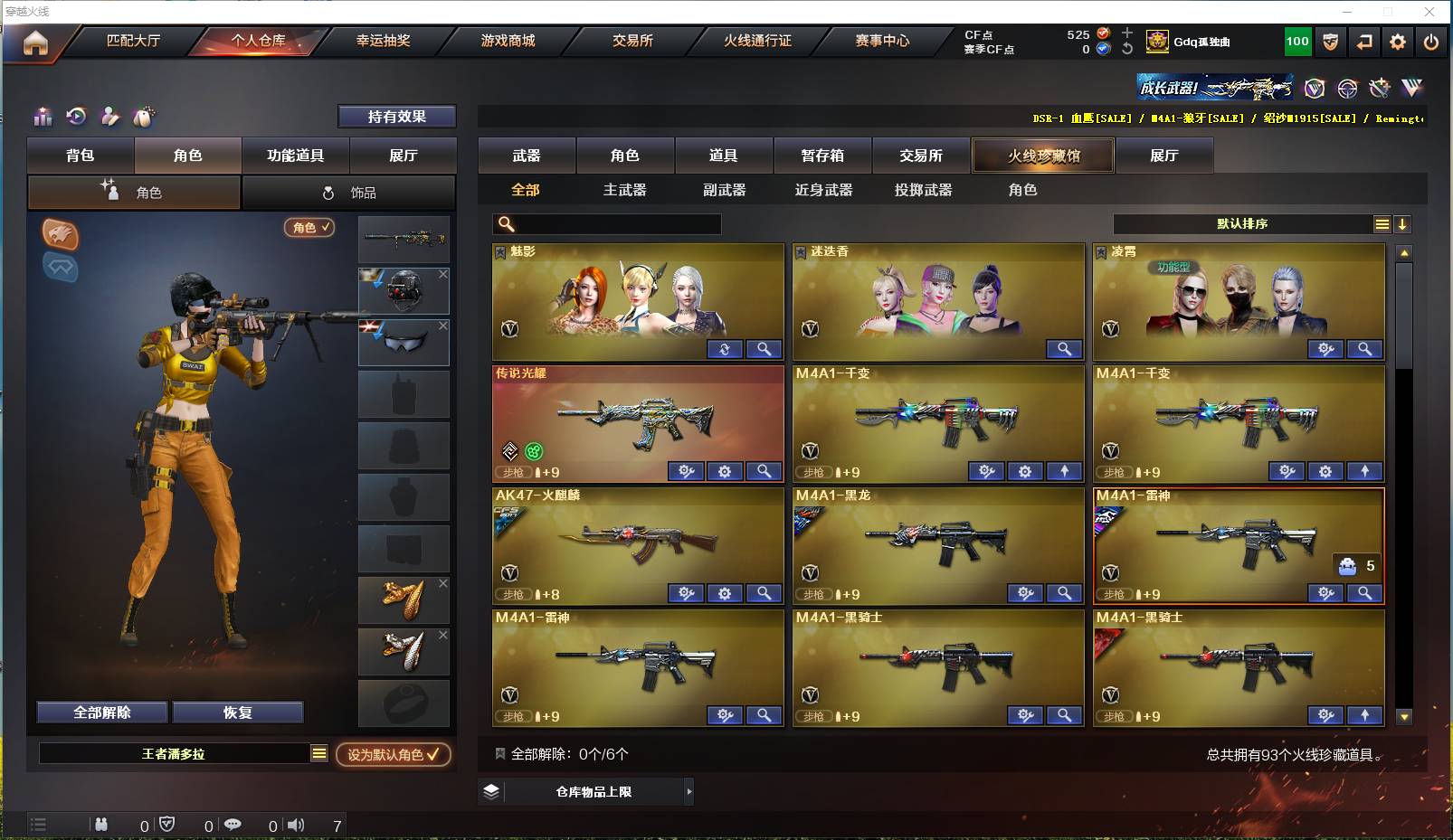Click the pet/accessory icon in the left icon row

pos(144,117)
